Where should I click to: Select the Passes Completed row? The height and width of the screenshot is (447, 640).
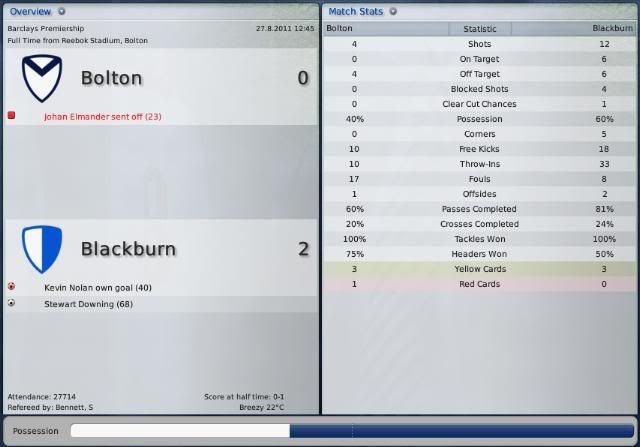click(479, 209)
